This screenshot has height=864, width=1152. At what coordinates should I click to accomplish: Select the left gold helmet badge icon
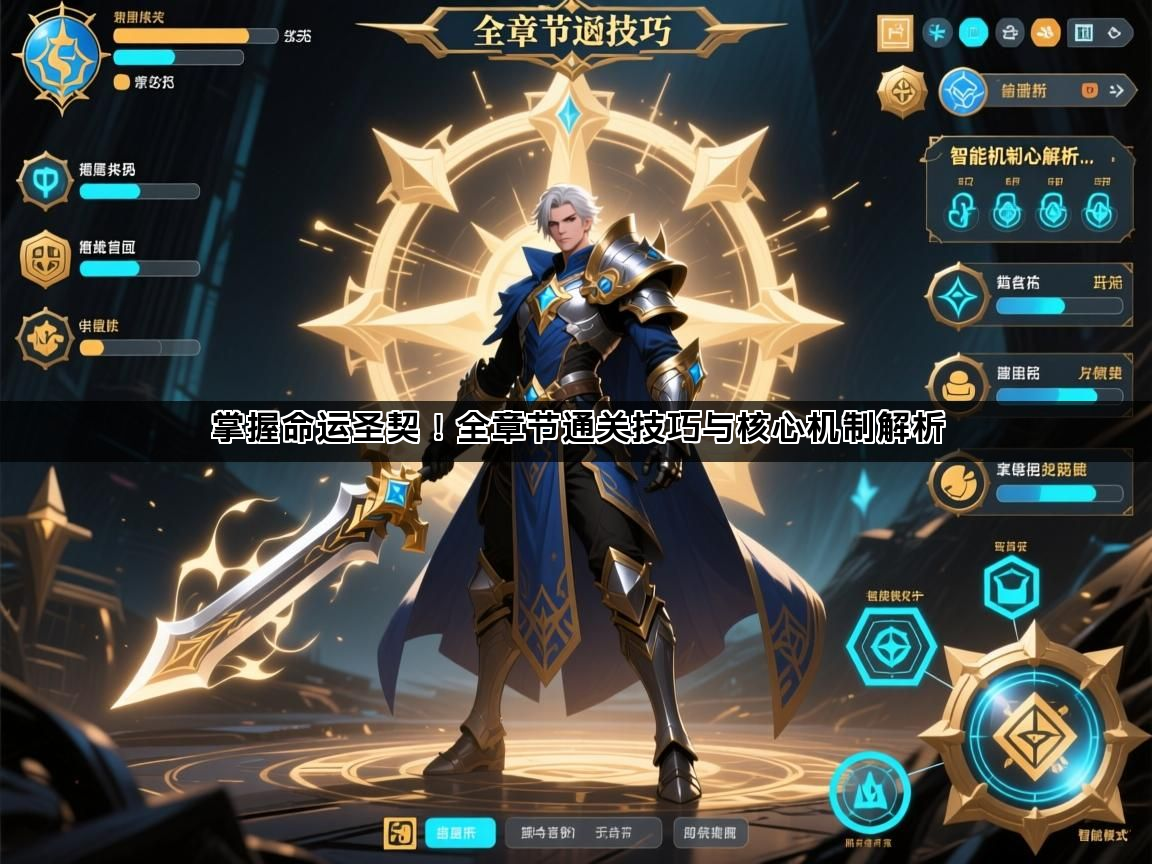[x=45, y=259]
